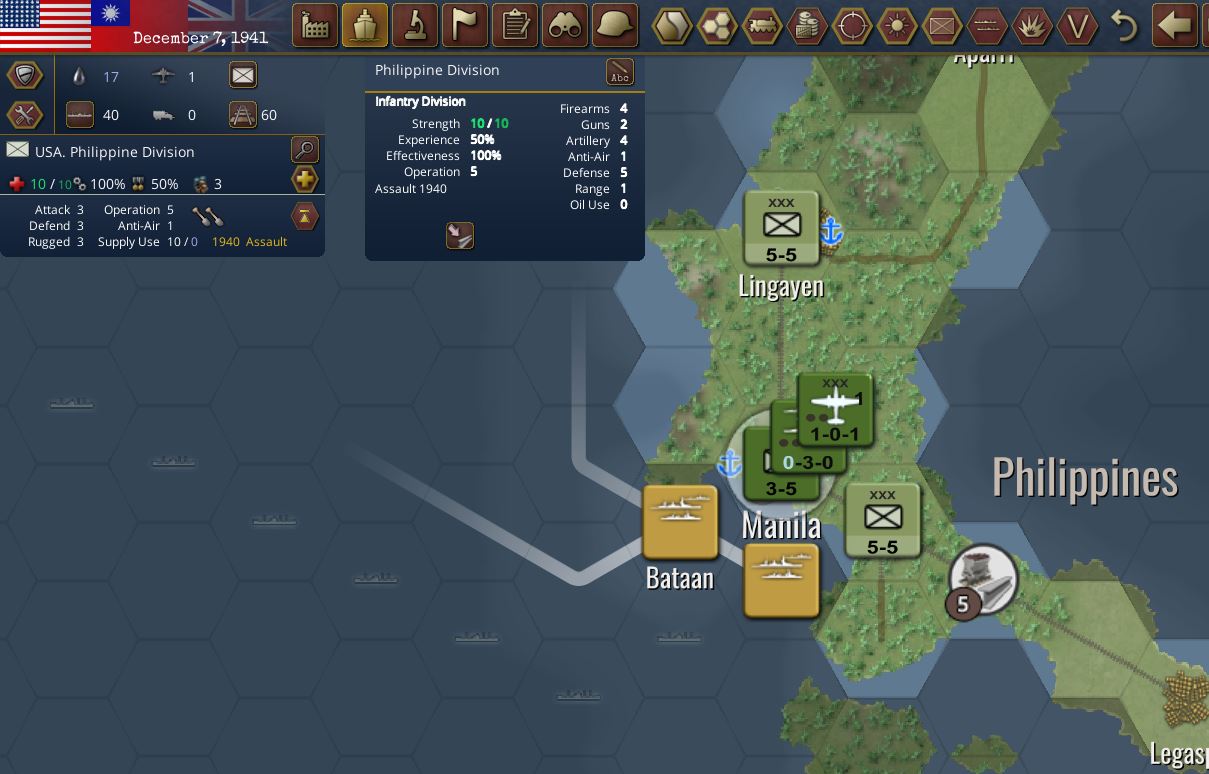Select the Lingayen infantry unit counter
Viewport: 1209px width, 774px height.
point(781,229)
